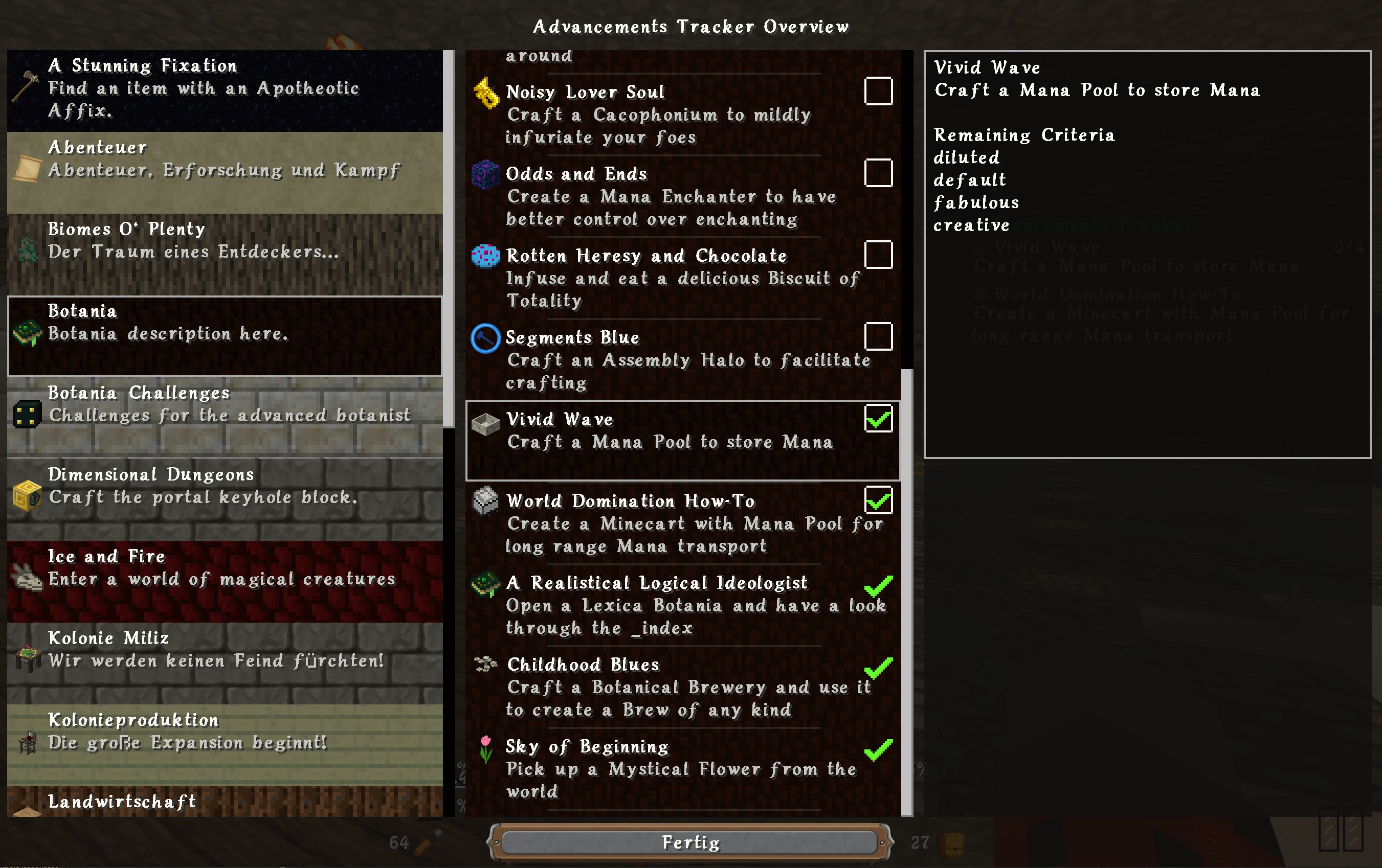Choose the Biomes O' Plenty category
Viewport: 1382px width, 868px height.
pos(225,254)
